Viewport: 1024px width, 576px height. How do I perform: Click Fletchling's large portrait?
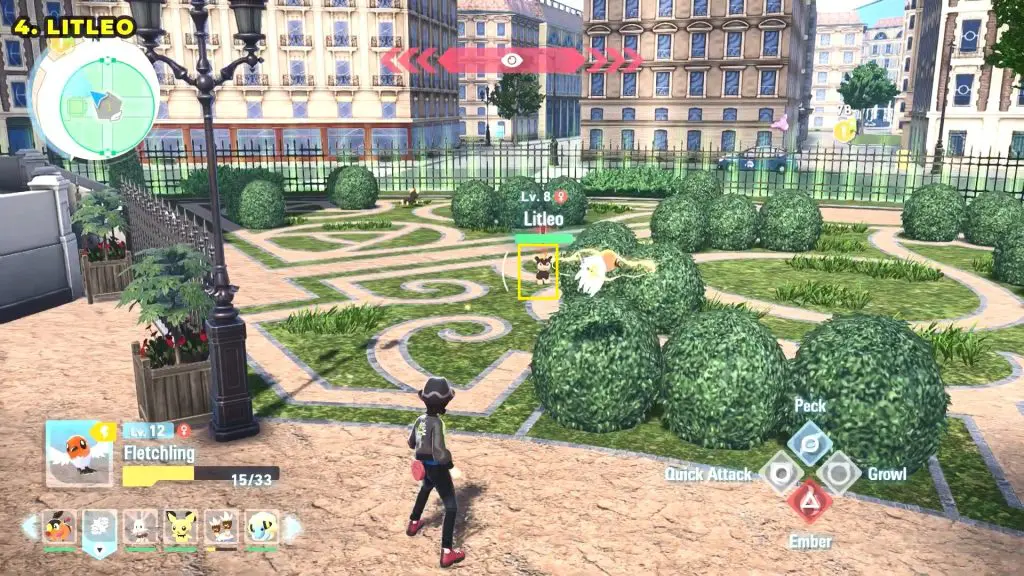(x=79, y=453)
